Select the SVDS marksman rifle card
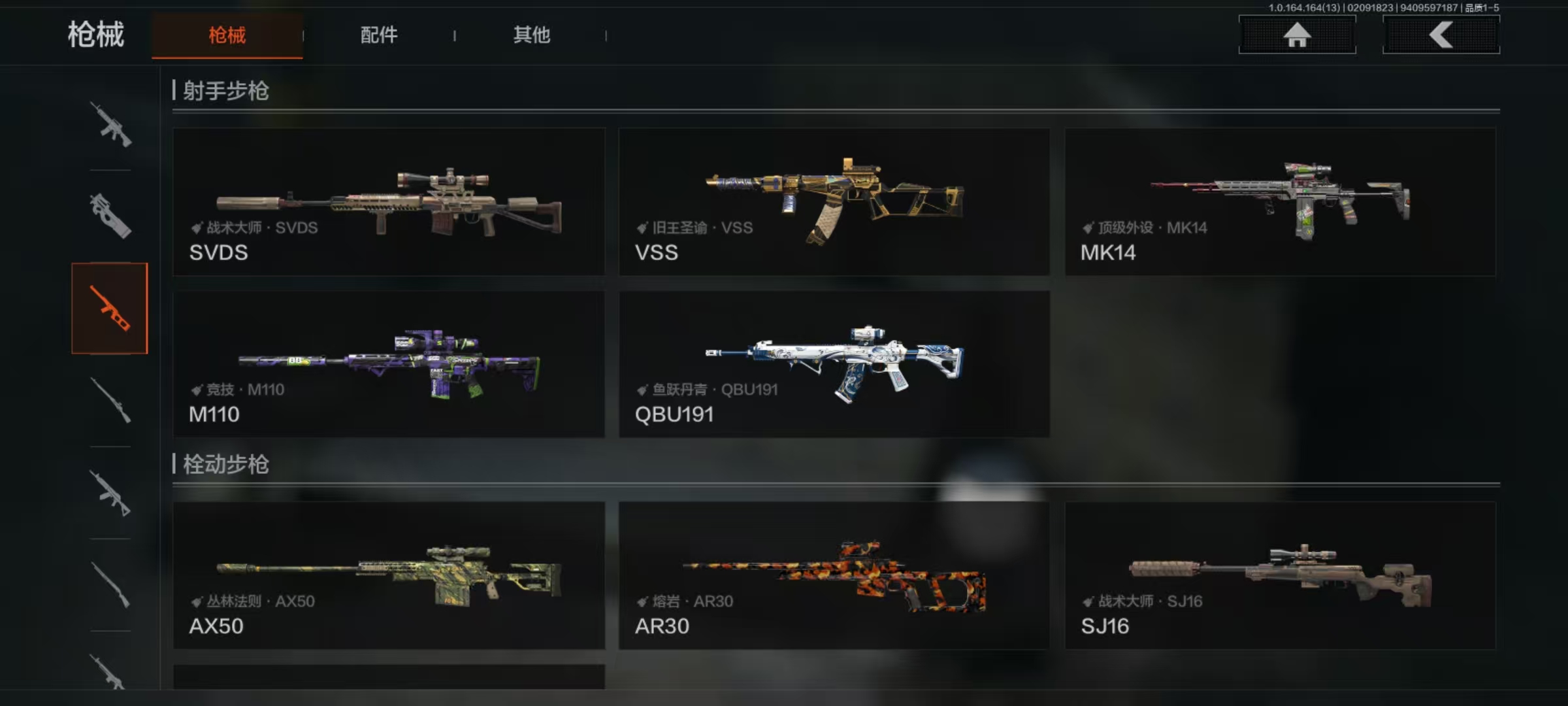This screenshot has width=1568, height=706. pos(389,201)
